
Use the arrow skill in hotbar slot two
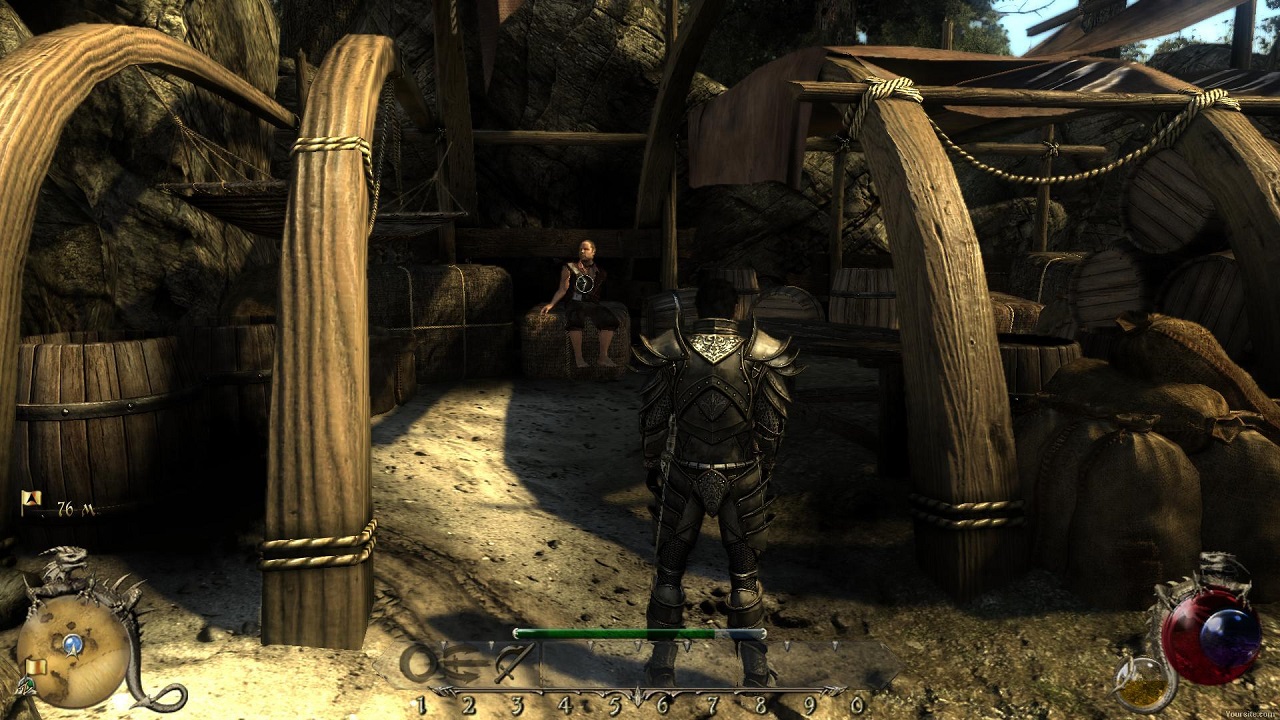[468, 663]
